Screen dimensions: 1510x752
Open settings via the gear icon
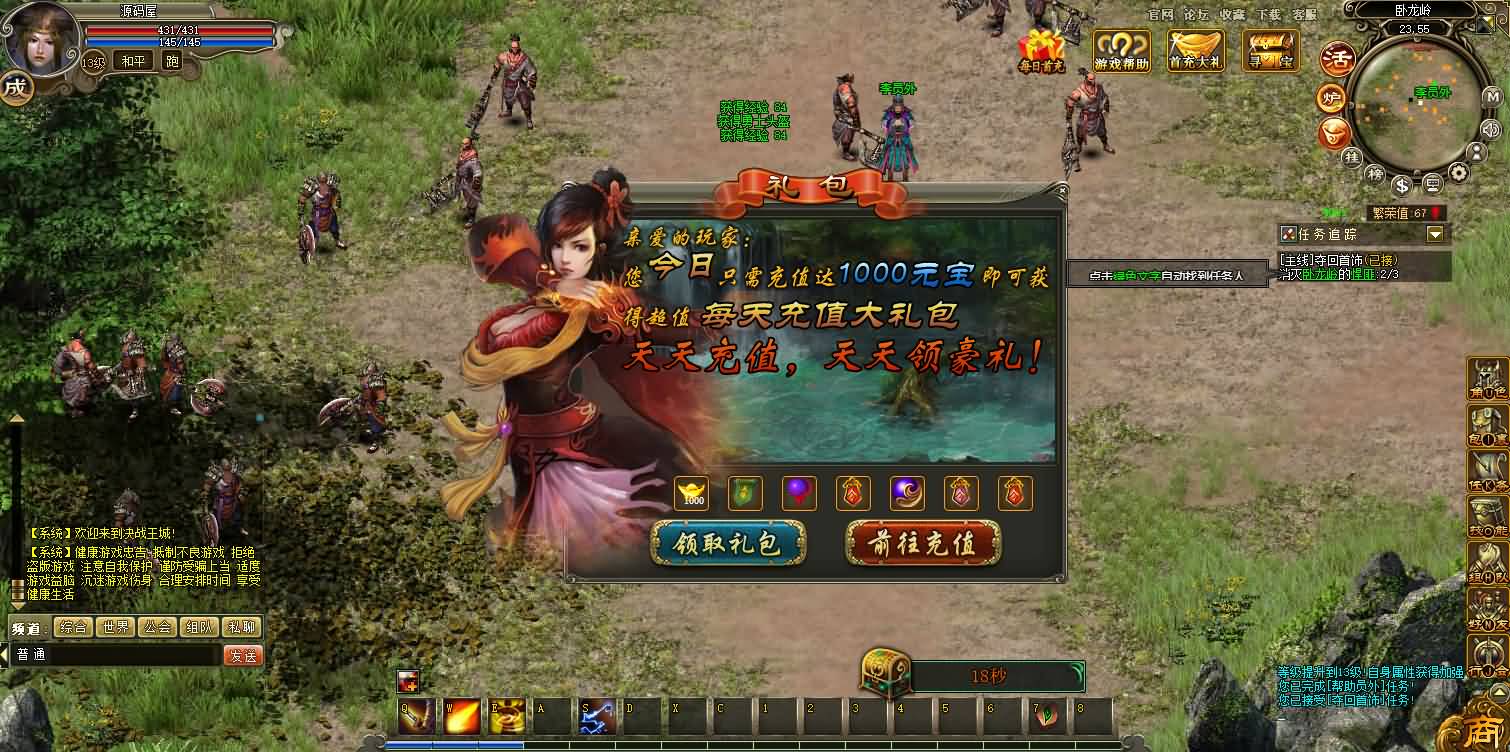pos(1459,173)
